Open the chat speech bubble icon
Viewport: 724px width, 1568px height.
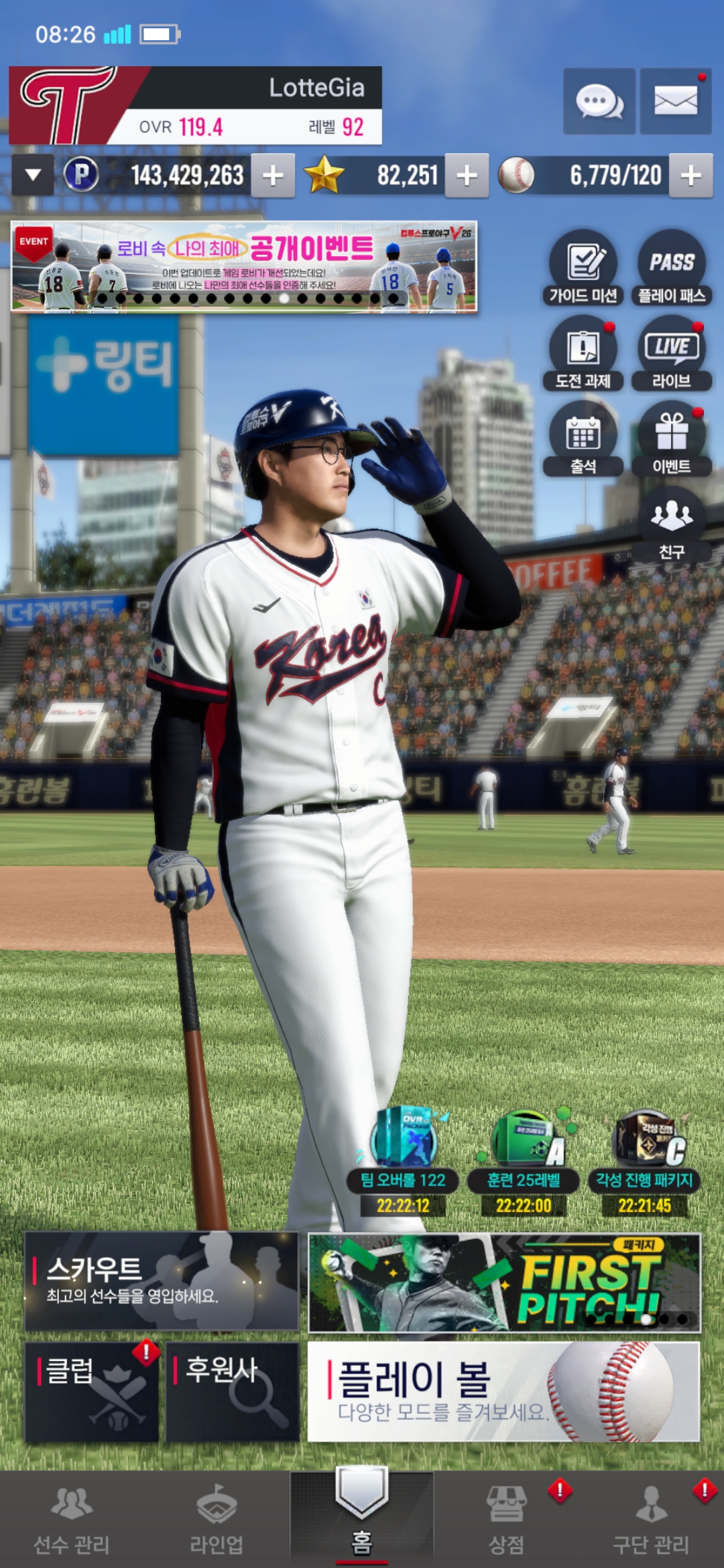click(599, 102)
